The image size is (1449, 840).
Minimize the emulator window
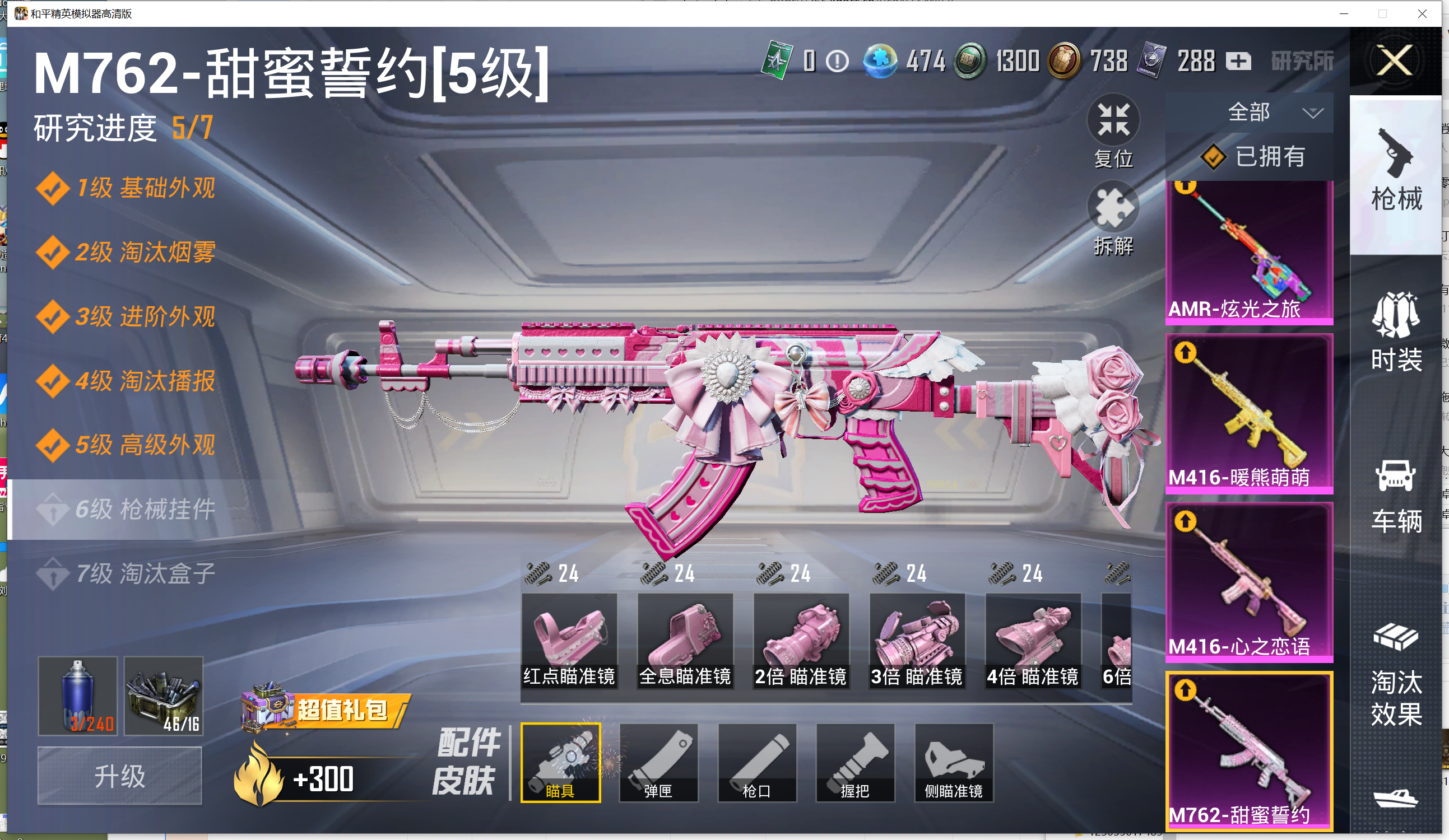pos(1344,13)
